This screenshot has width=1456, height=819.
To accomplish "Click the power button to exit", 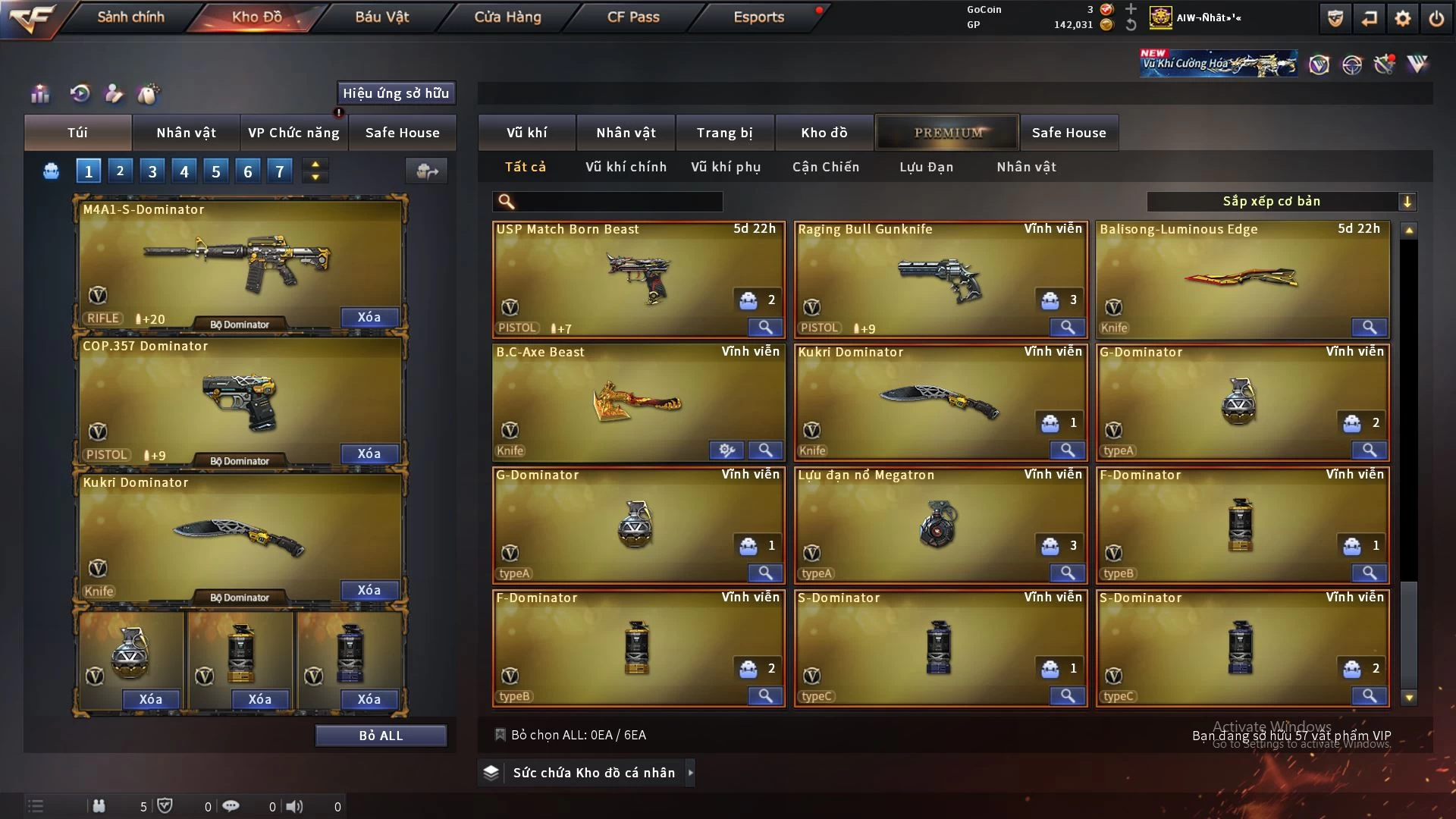I will pyautogui.click(x=1436, y=18).
